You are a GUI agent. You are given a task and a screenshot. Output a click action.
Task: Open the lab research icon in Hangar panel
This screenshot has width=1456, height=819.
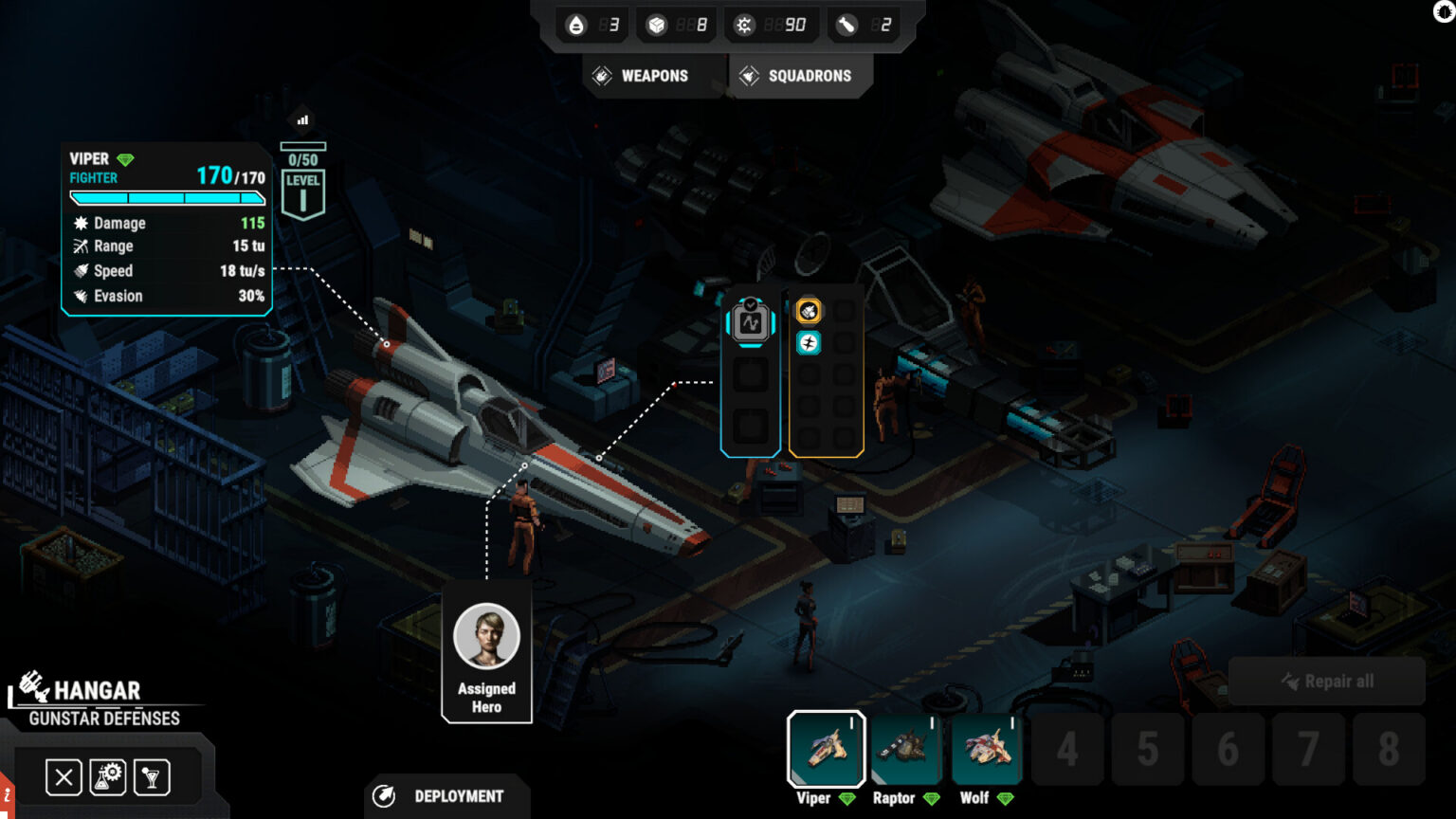click(107, 776)
